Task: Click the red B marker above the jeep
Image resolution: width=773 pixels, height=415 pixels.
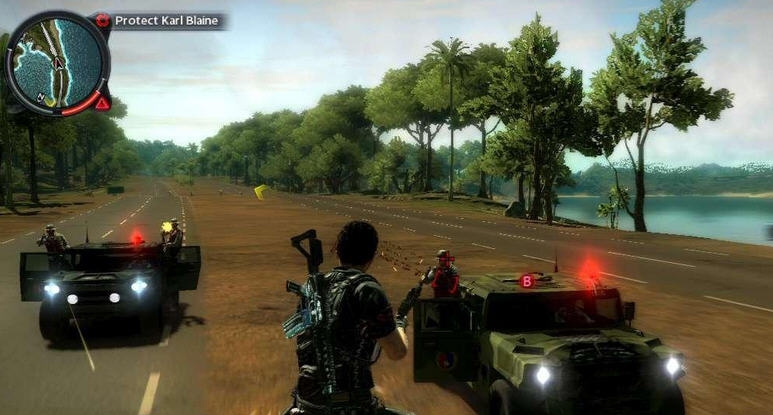Action: (526, 281)
